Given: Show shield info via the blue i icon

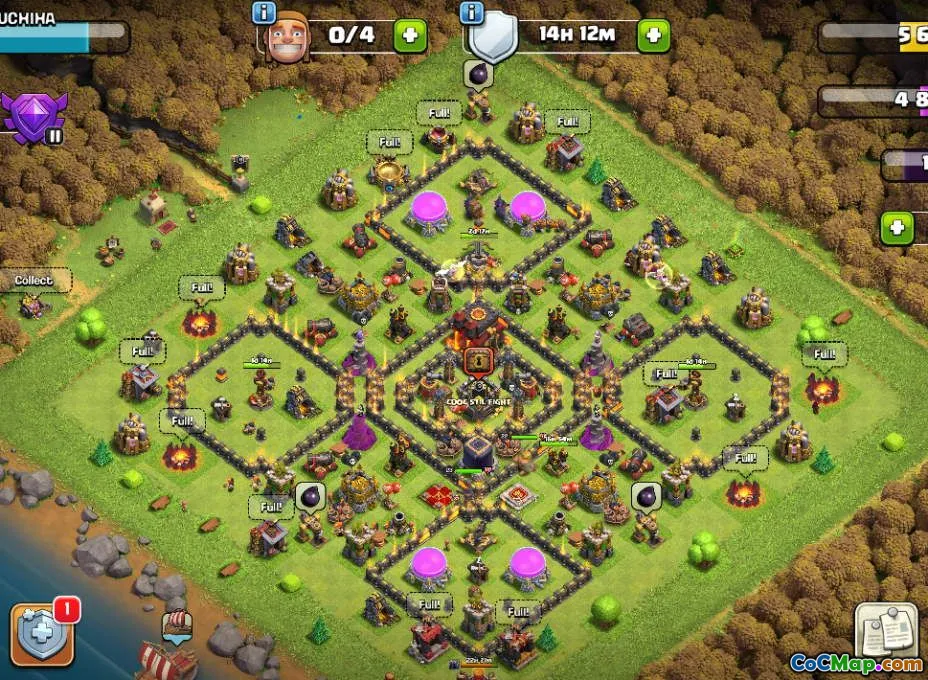Looking at the screenshot, I should 472,12.
